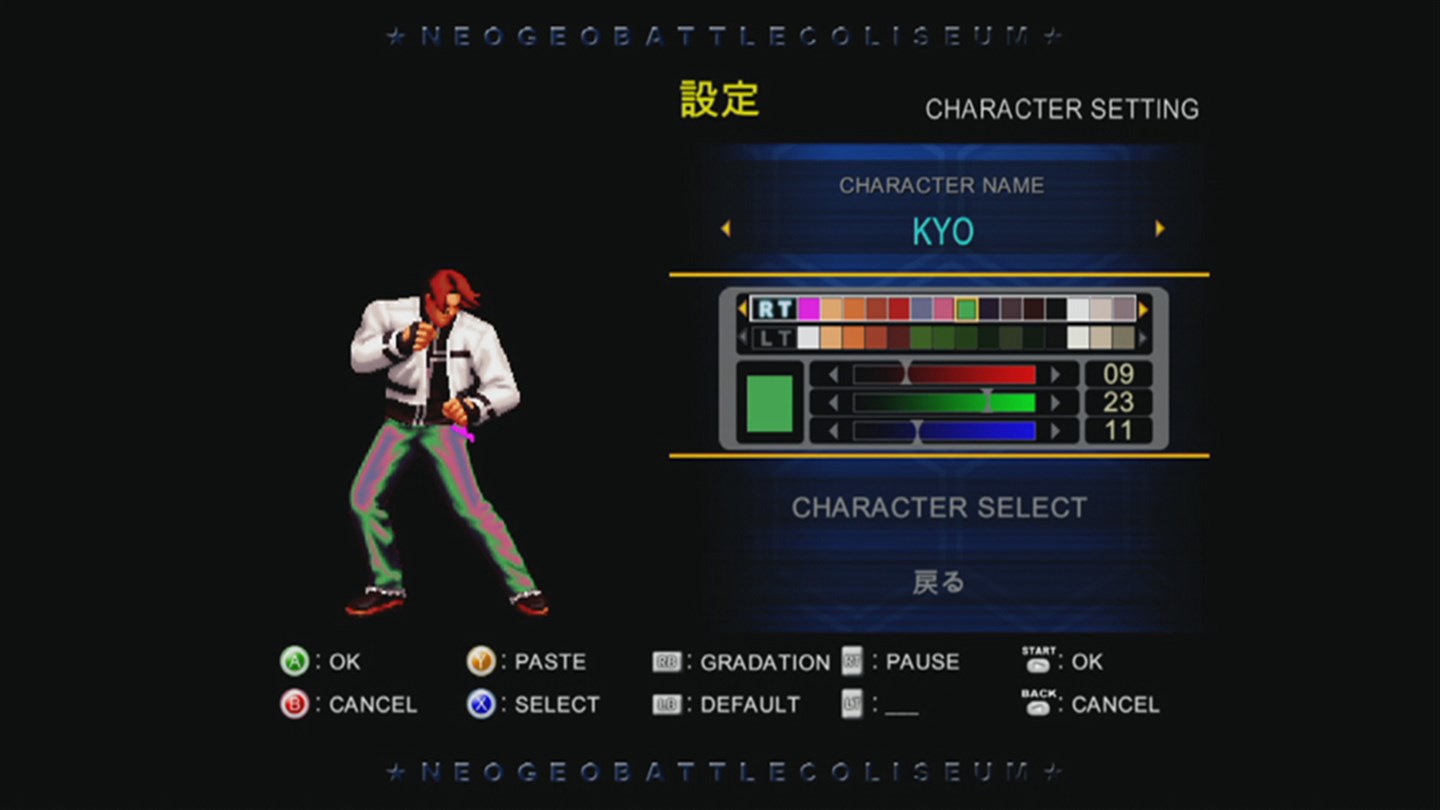Click the left arrow beside KYO name
The width and height of the screenshot is (1440, 810).
pos(726,229)
